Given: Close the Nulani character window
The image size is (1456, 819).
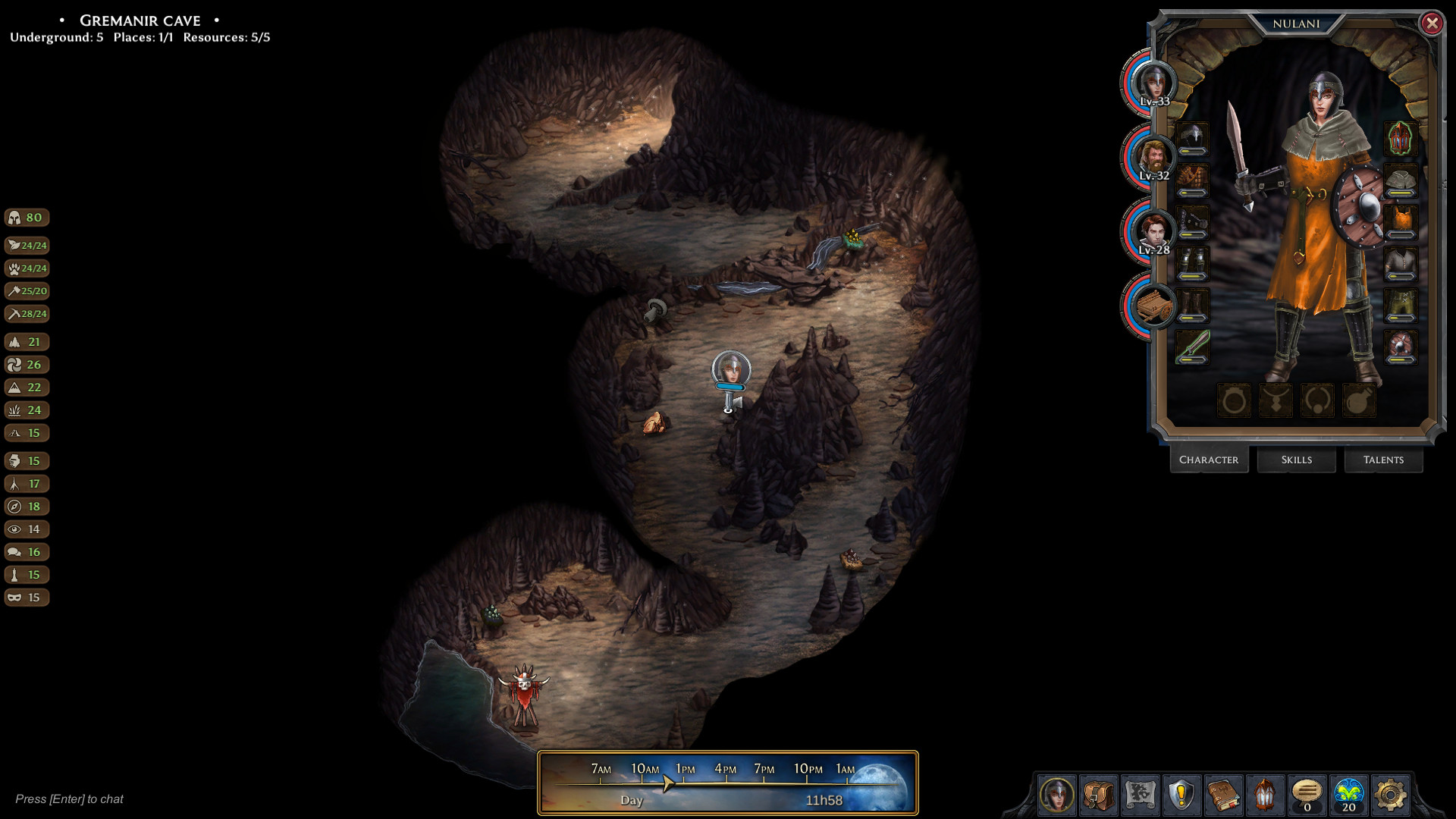Looking at the screenshot, I should (x=1432, y=23).
